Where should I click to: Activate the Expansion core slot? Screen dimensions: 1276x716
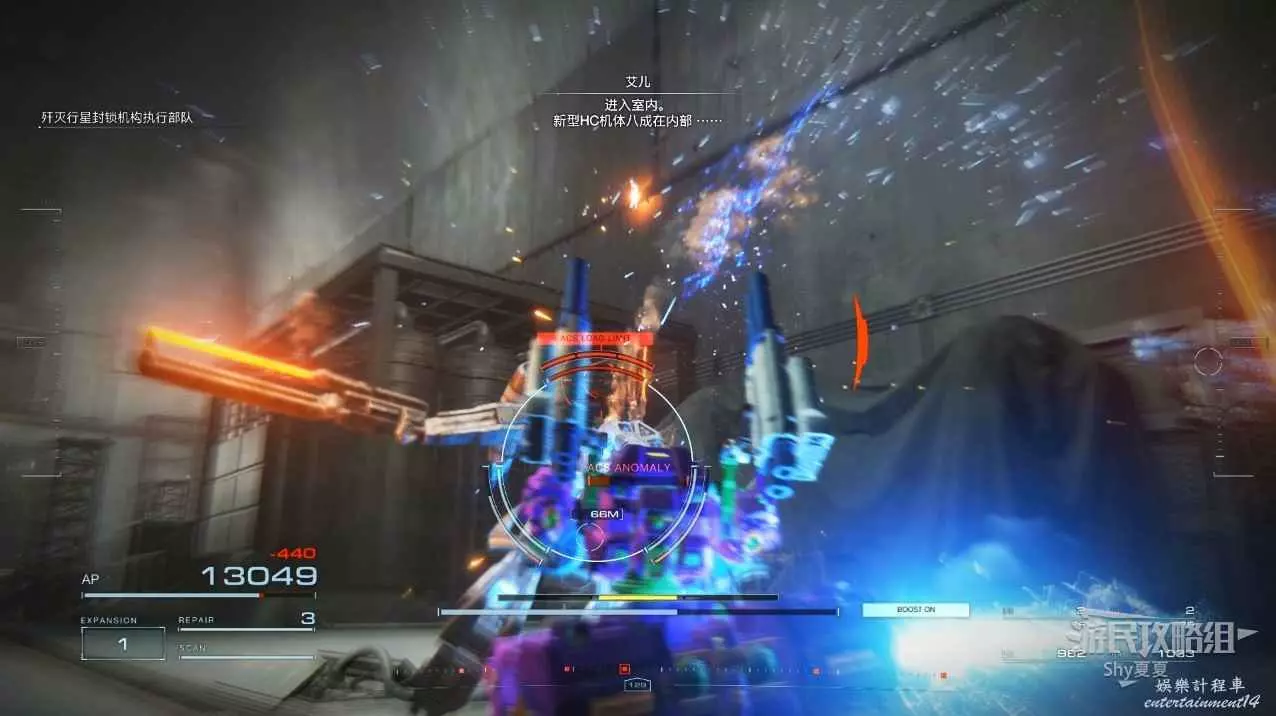tap(123, 644)
